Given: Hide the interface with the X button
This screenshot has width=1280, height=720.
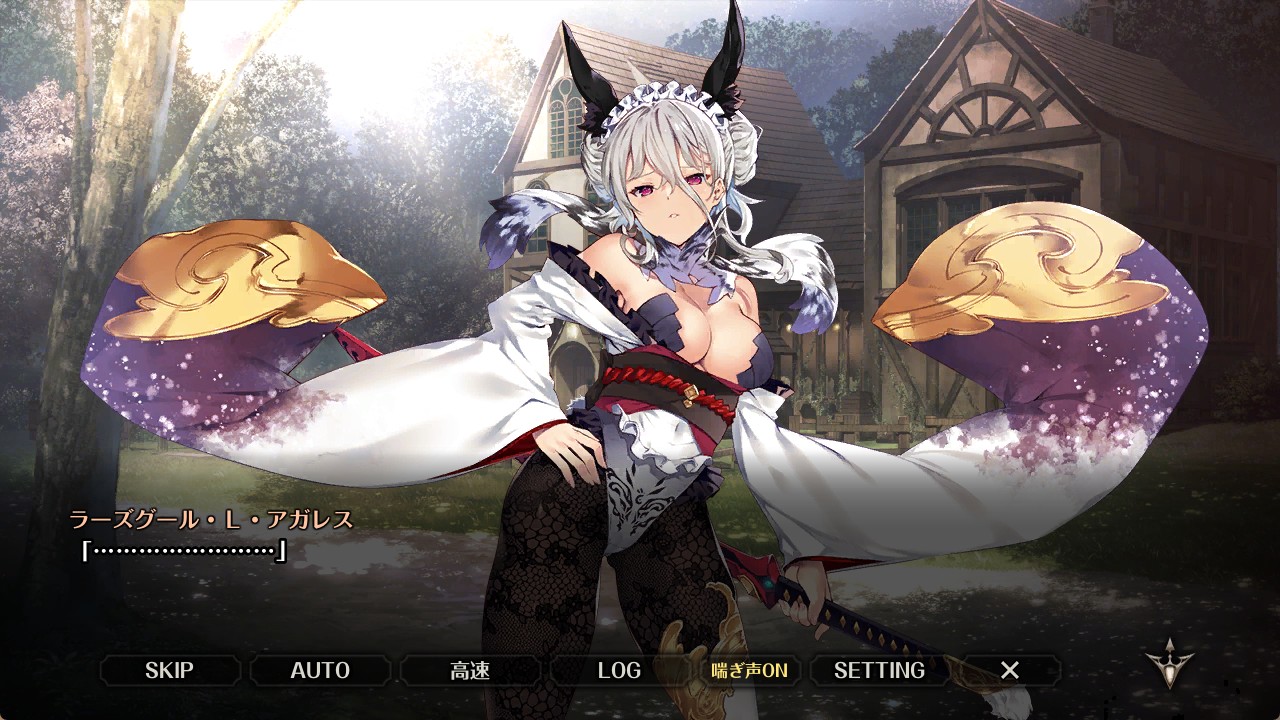Looking at the screenshot, I should [1010, 670].
